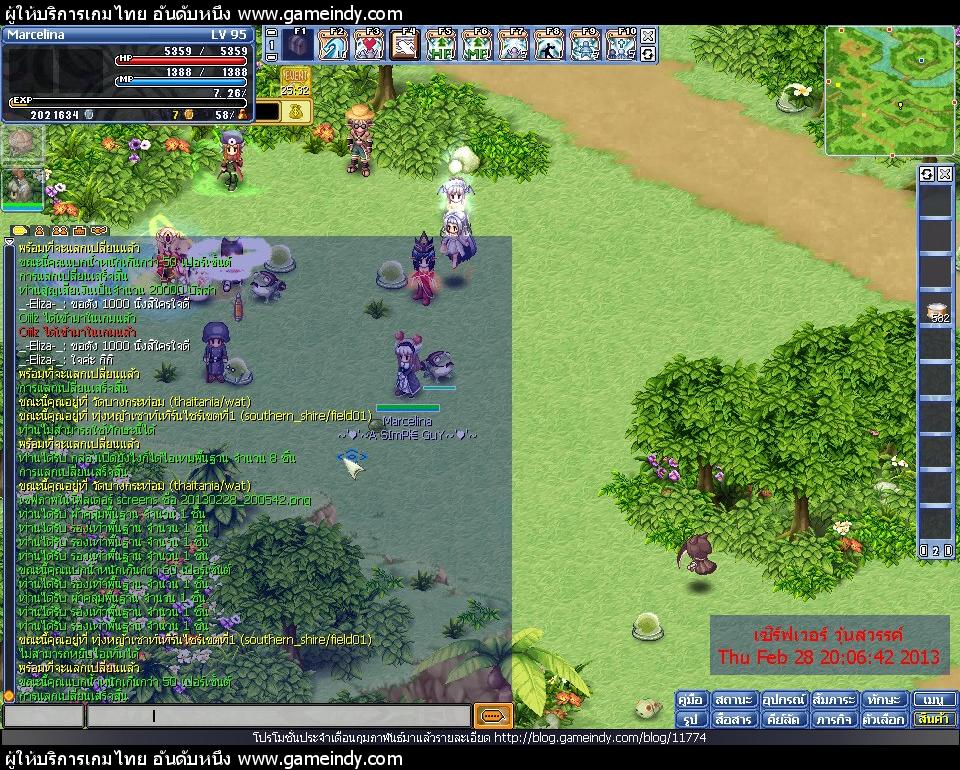Close the side item panel

pos(944,174)
